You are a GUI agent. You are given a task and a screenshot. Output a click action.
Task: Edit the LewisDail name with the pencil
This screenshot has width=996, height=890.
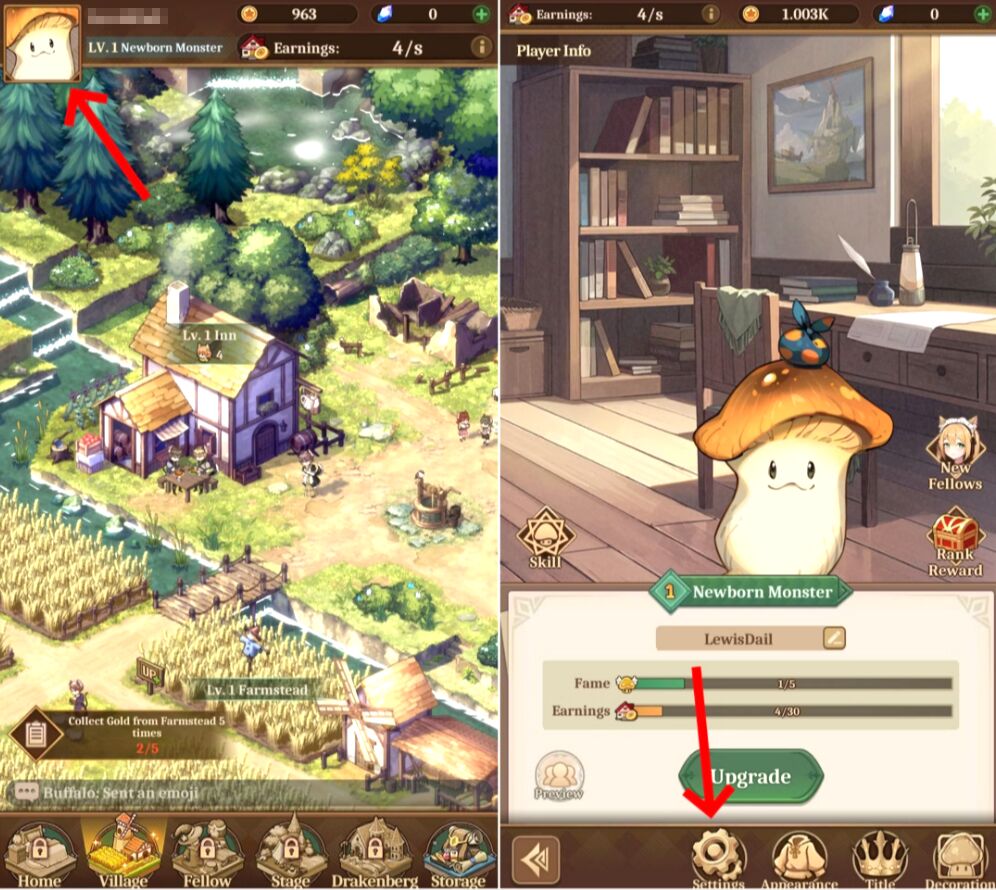pyautogui.click(x=833, y=638)
